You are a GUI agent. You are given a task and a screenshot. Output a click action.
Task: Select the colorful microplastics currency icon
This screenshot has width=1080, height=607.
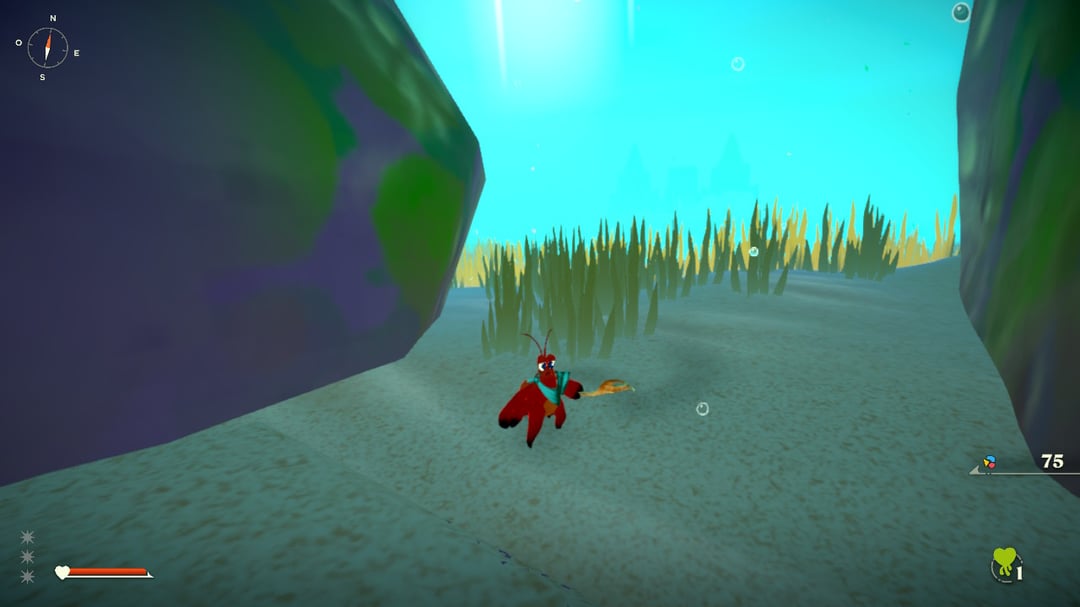point(989,462)
